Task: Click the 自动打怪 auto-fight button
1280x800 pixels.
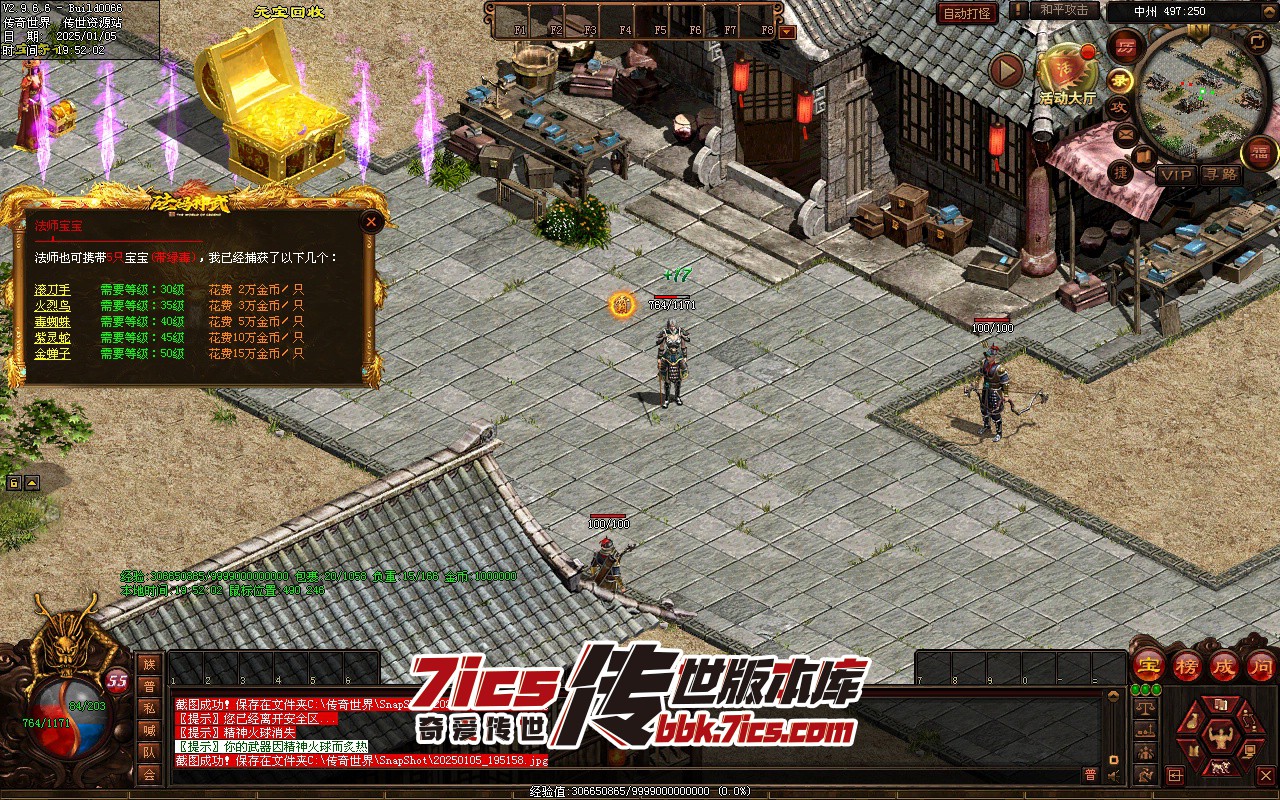Action: pyautogui.click(x=967, y=13)
